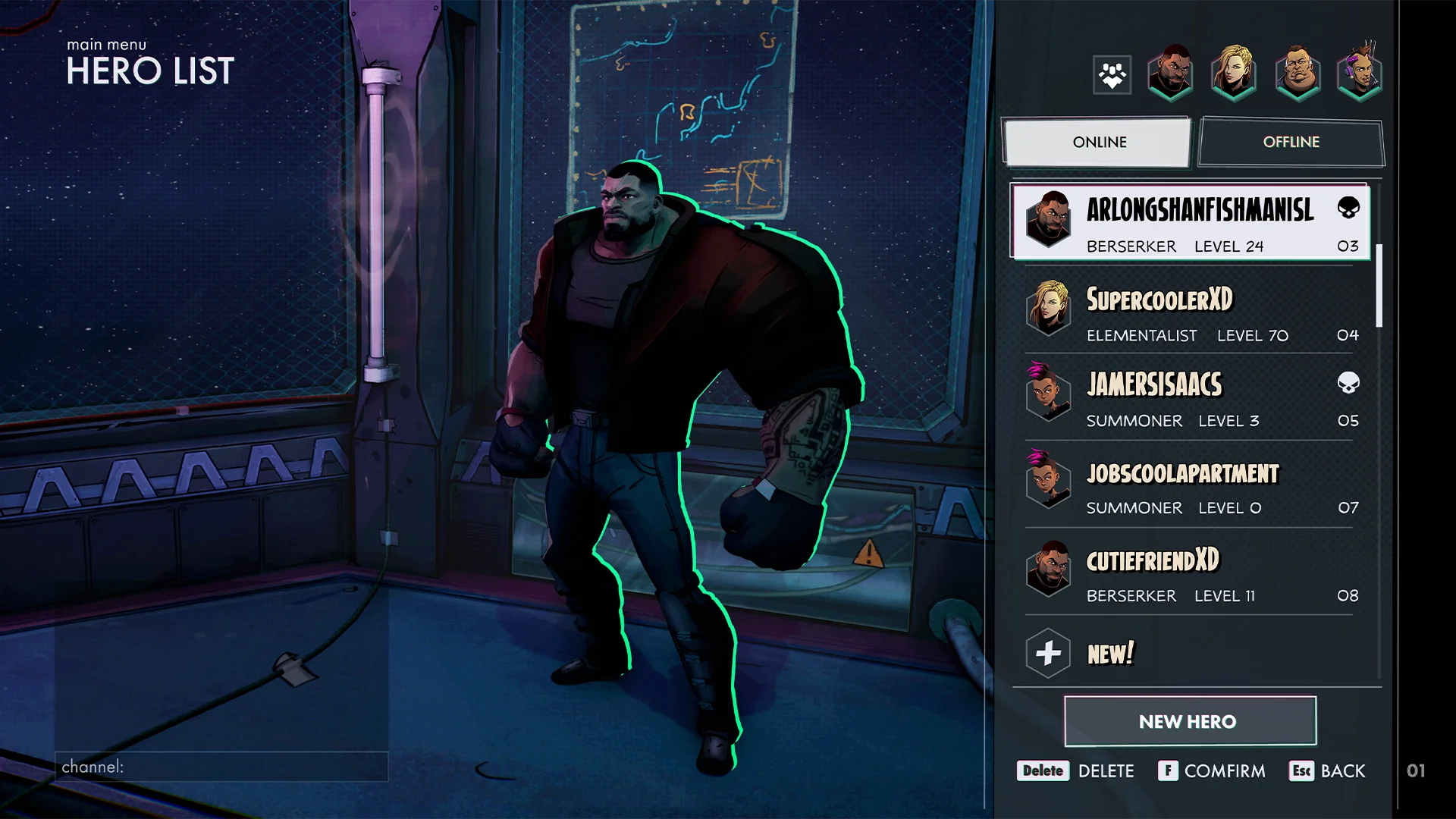Click DELETE at the bottom bar

(1106, 770)
